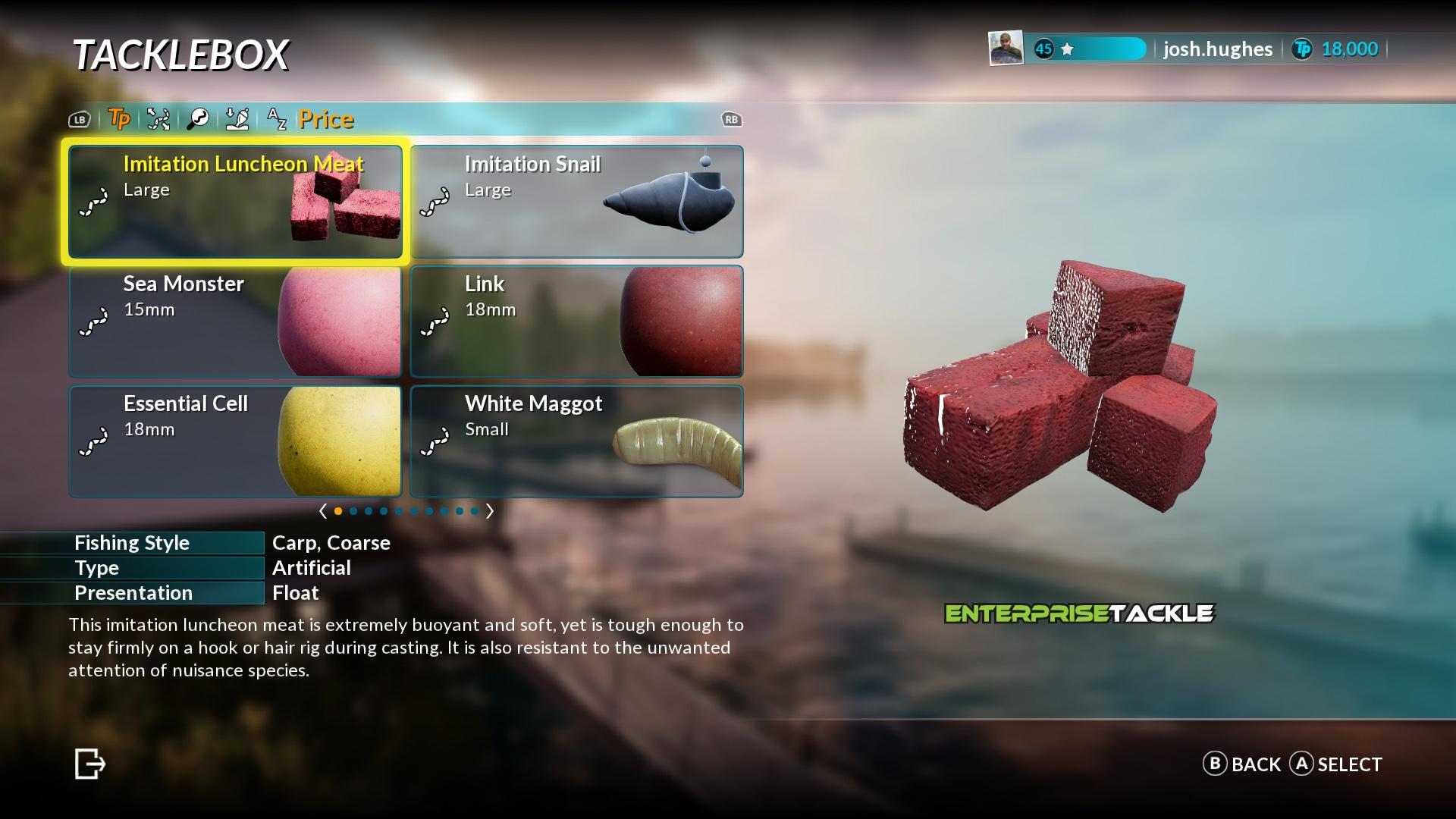Click the Presentation label row
1456x819 pixels.
click(133, 593)
